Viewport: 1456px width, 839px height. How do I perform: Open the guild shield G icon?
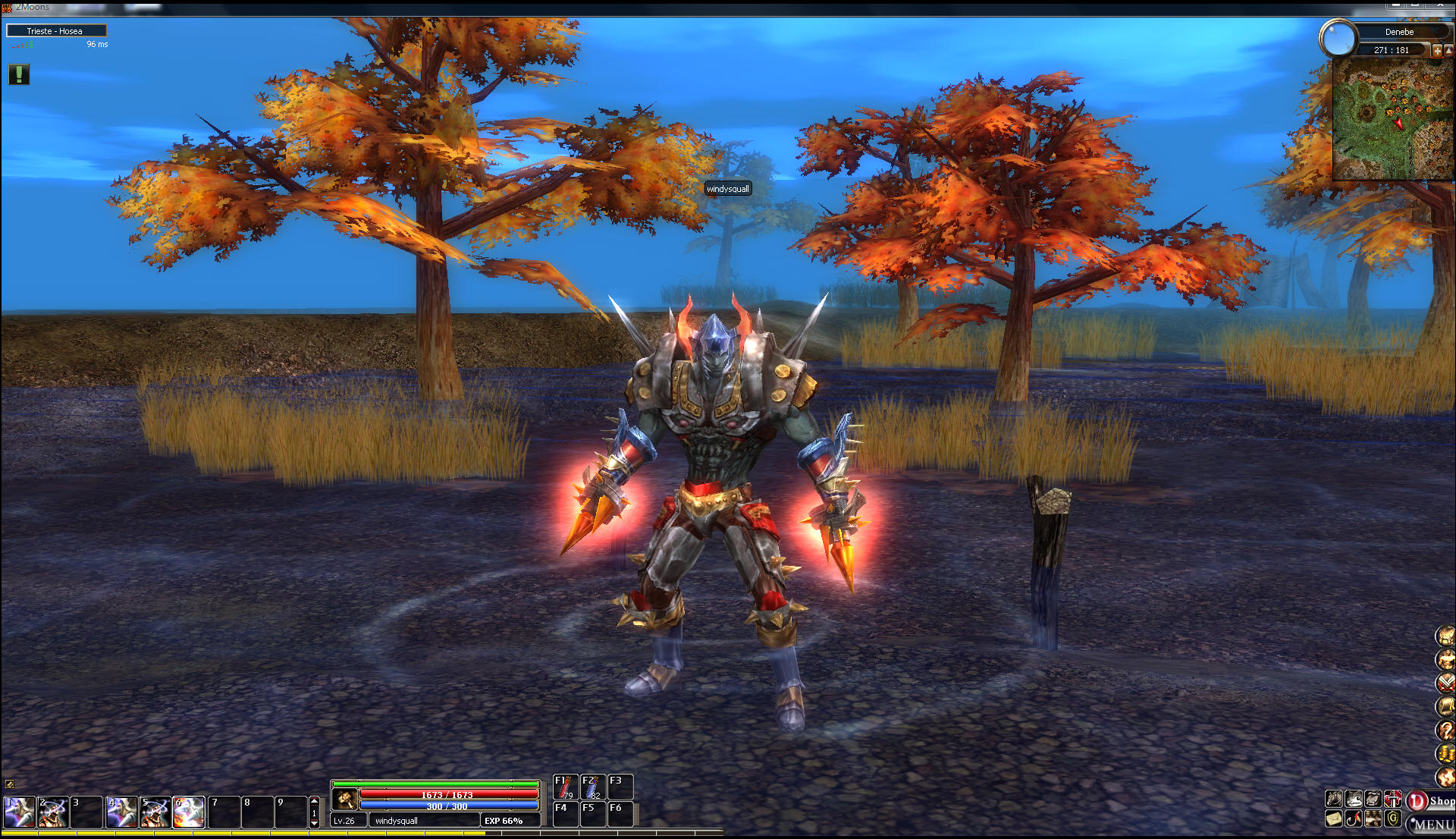1393,819
